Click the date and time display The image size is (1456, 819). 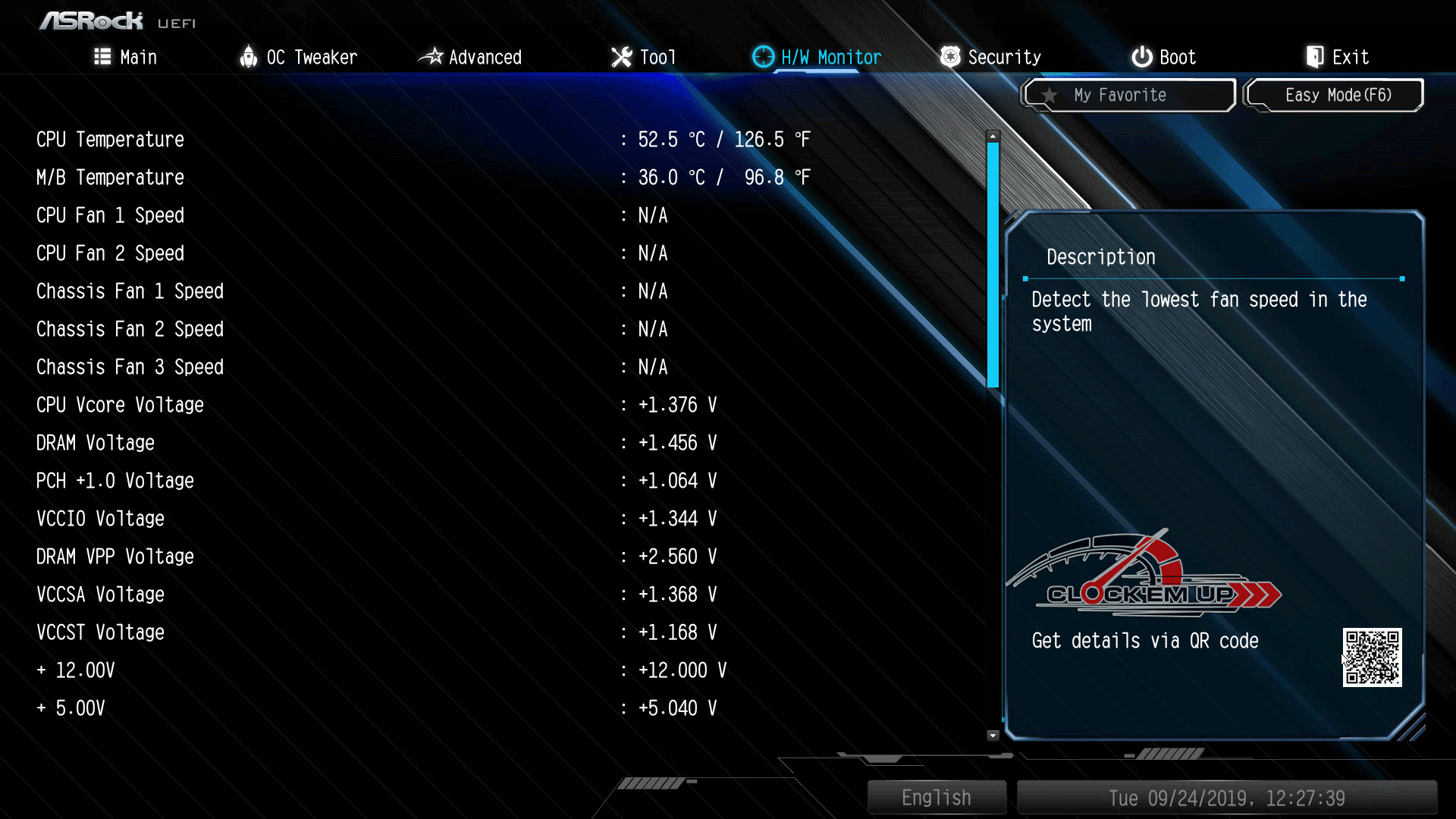pos(1226,798)
